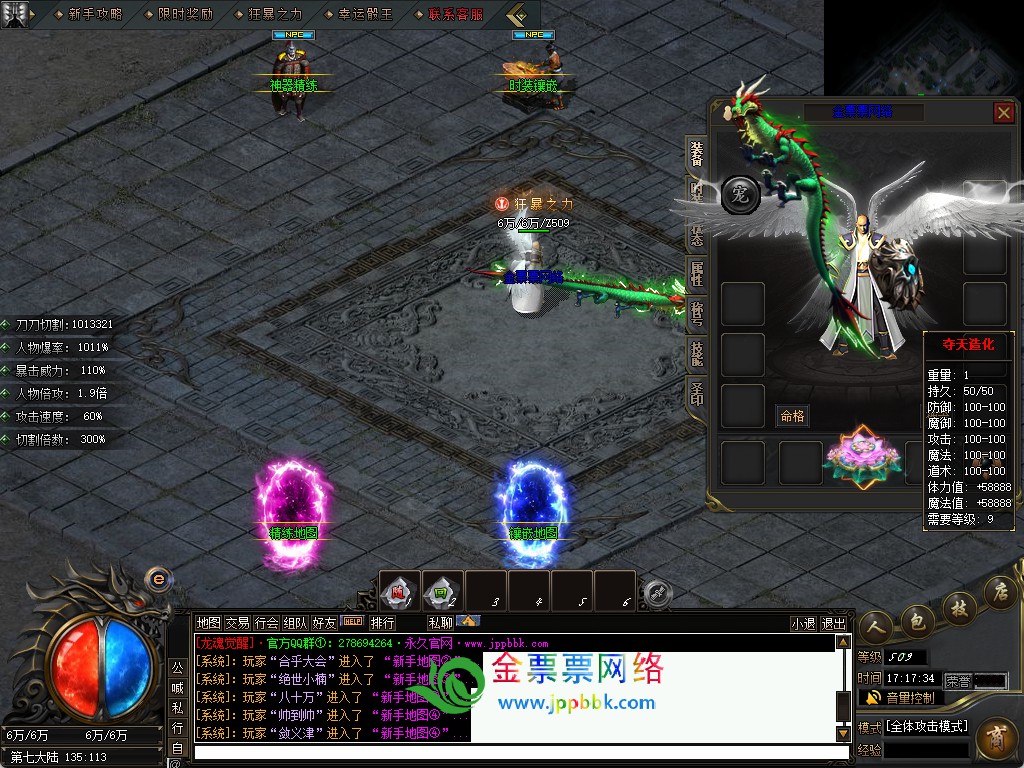1024x768 pixels.
Task: Open the 行会 guild window
Action: [x=266, y=622]
